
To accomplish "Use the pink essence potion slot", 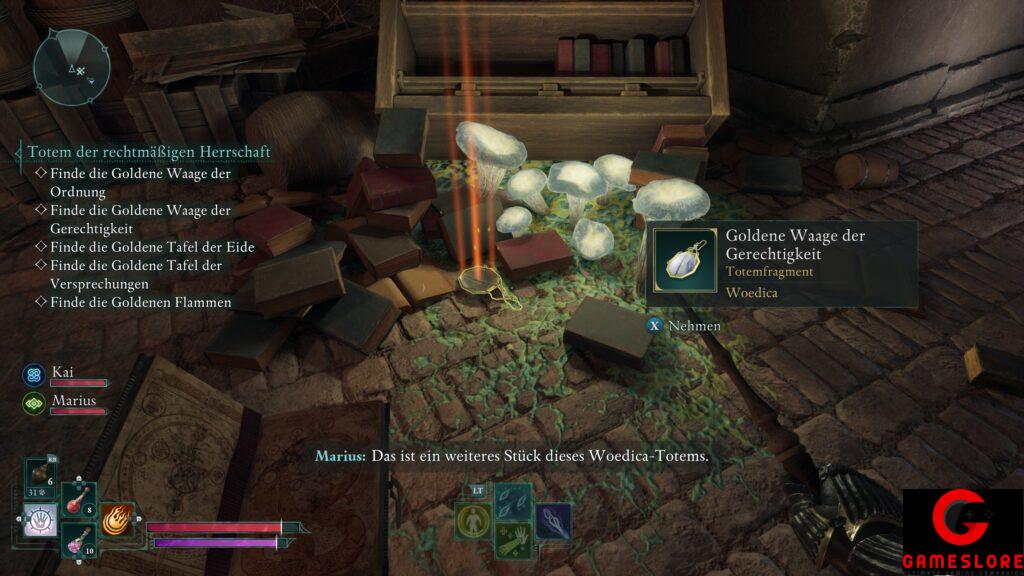I will [x=79, y=541].
